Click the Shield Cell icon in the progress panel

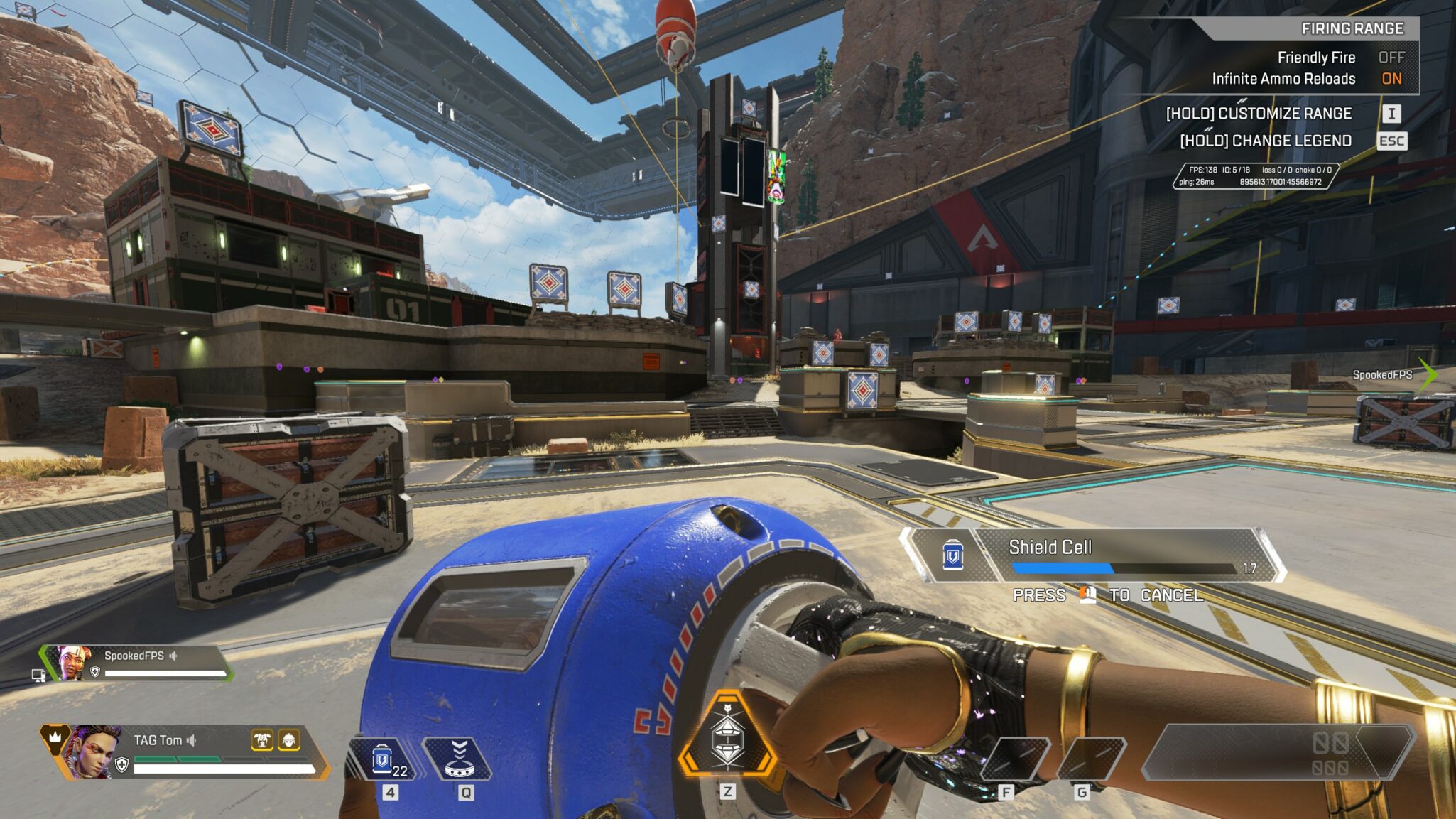pos(952,555)
